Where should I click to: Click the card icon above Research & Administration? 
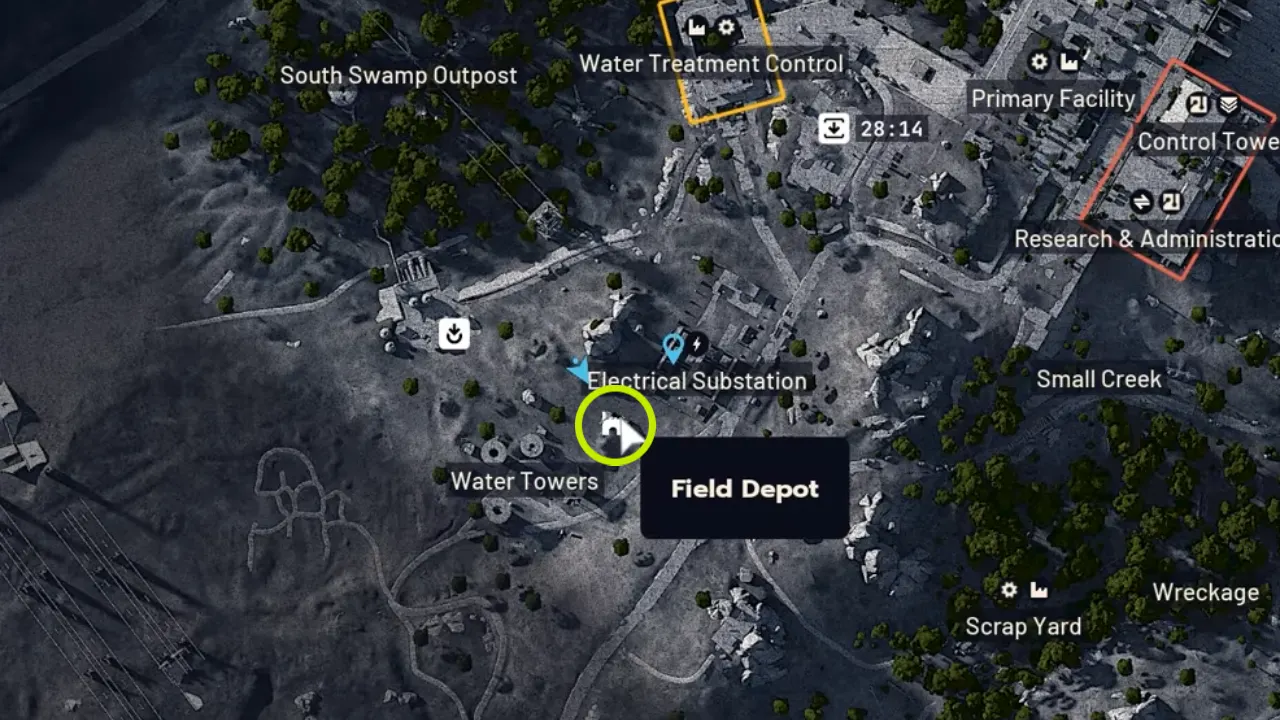point(1170,202)
